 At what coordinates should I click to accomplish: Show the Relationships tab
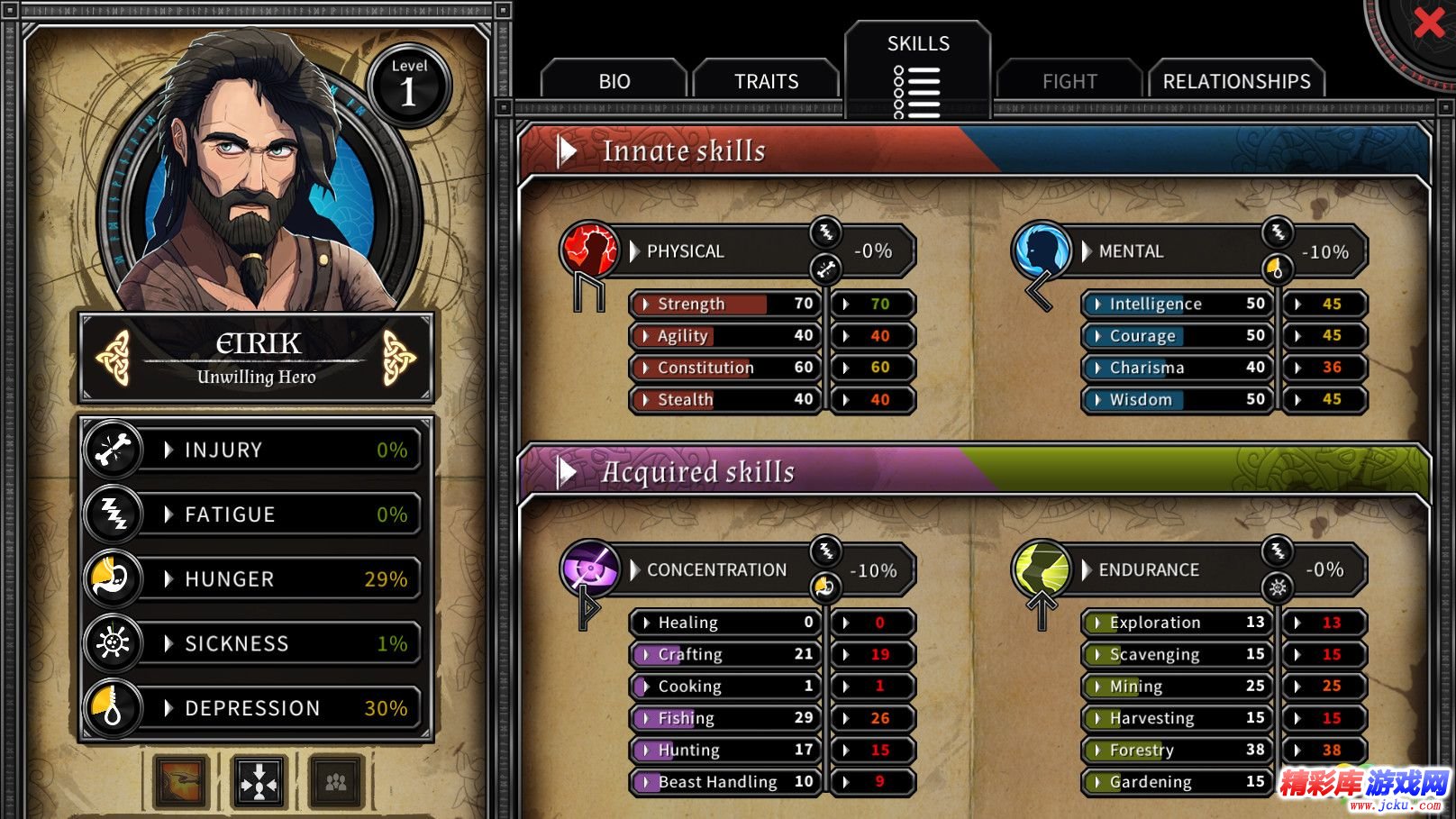(x=1236, y=81)
